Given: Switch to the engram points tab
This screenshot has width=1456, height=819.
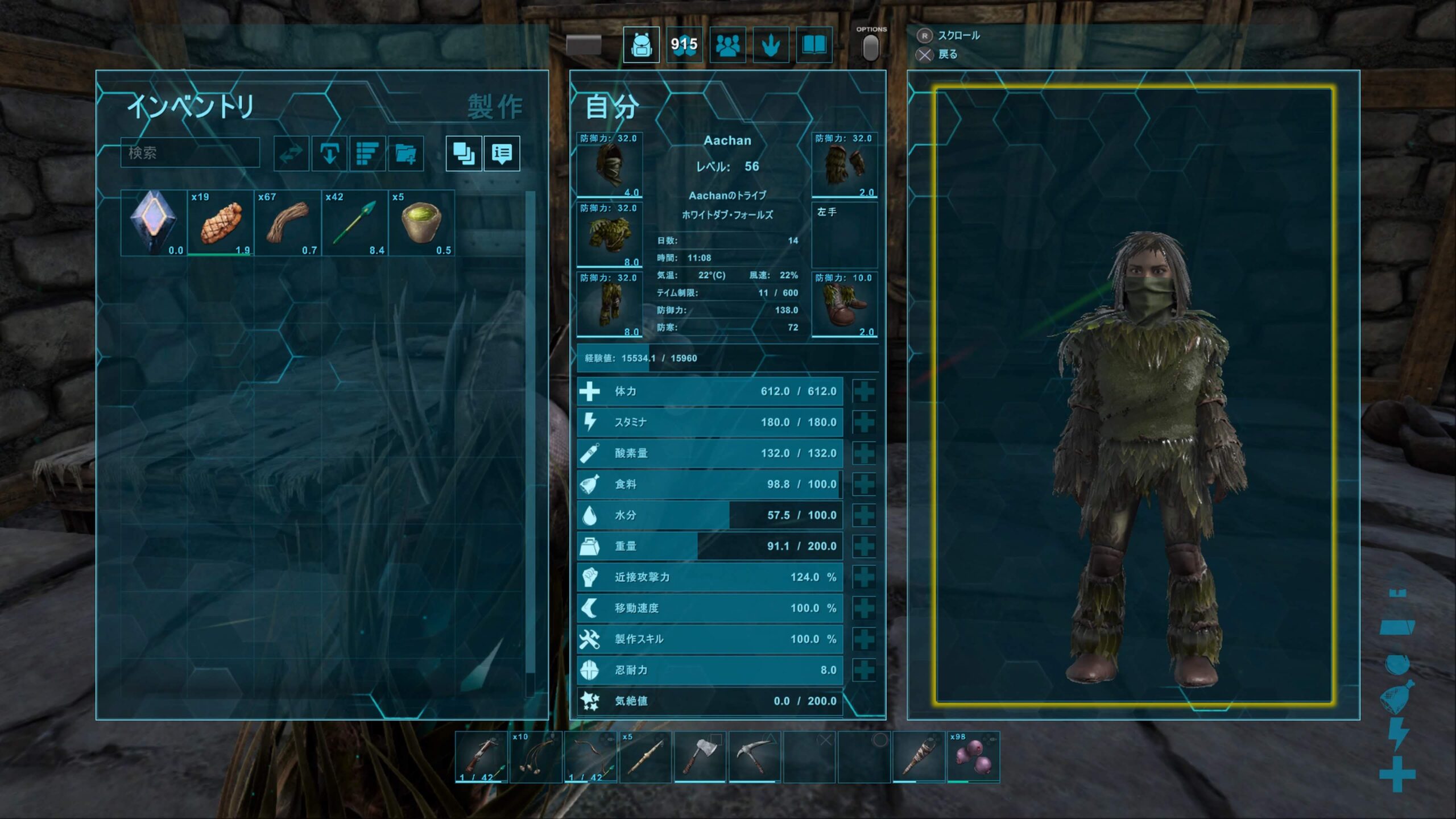Looking at the screenshot, I should click(x=684, y=44).
